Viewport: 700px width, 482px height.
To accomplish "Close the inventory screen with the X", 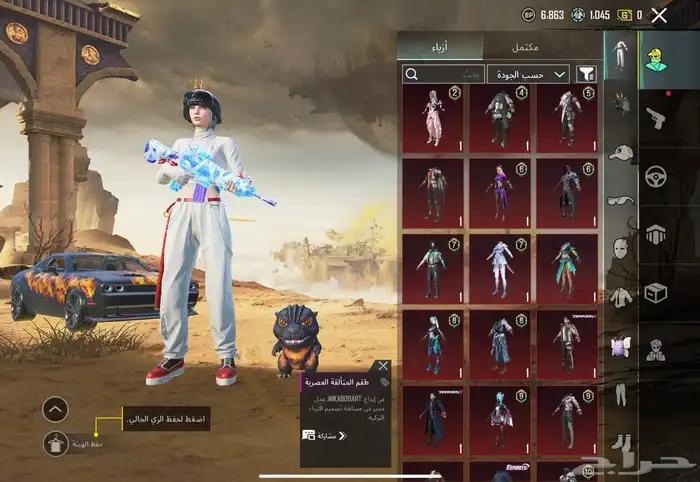I will [659, 15].
